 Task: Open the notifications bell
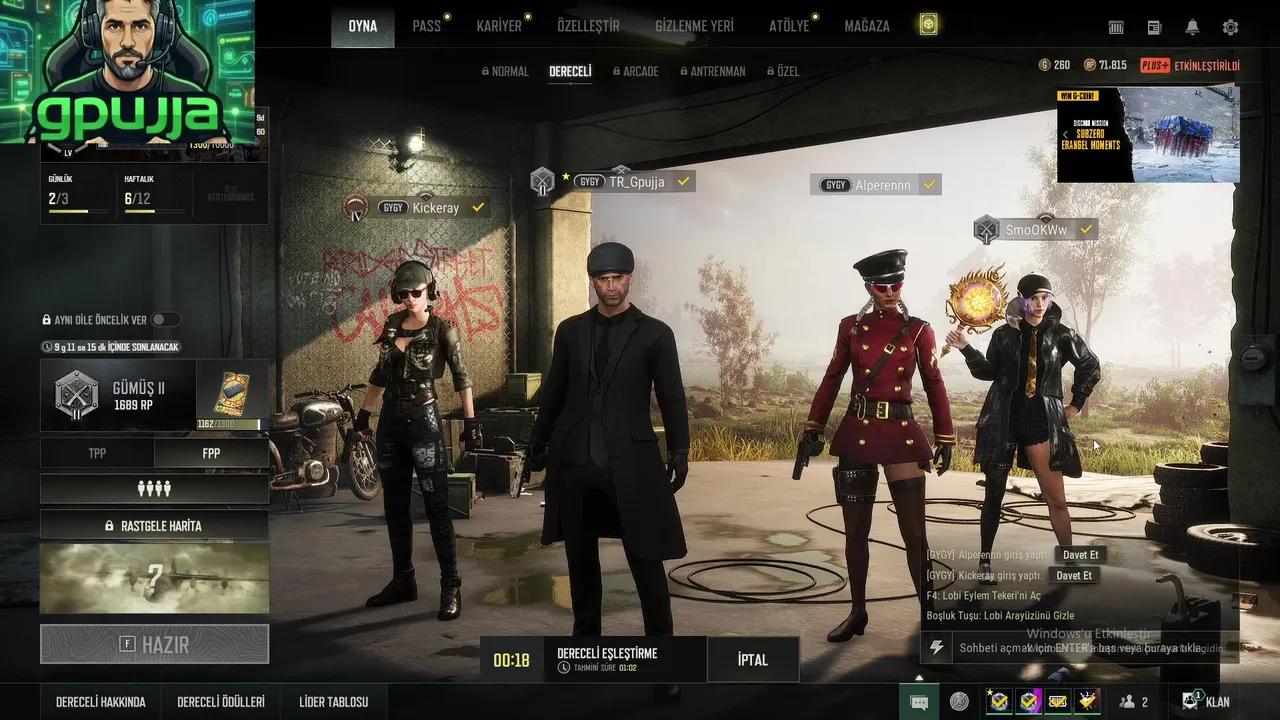pyautogui.click(x=1192, y=28)
